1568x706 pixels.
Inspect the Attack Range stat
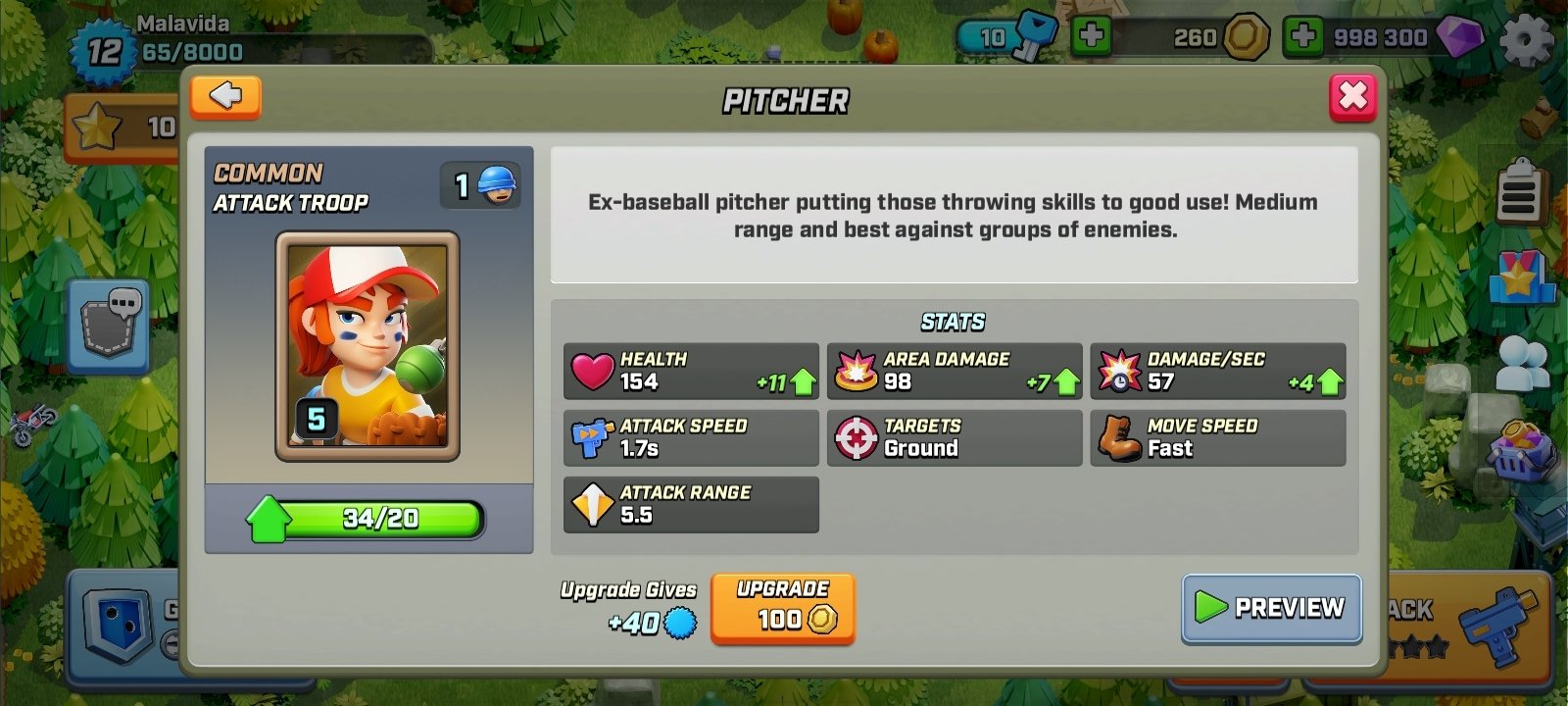coord(691,504)
